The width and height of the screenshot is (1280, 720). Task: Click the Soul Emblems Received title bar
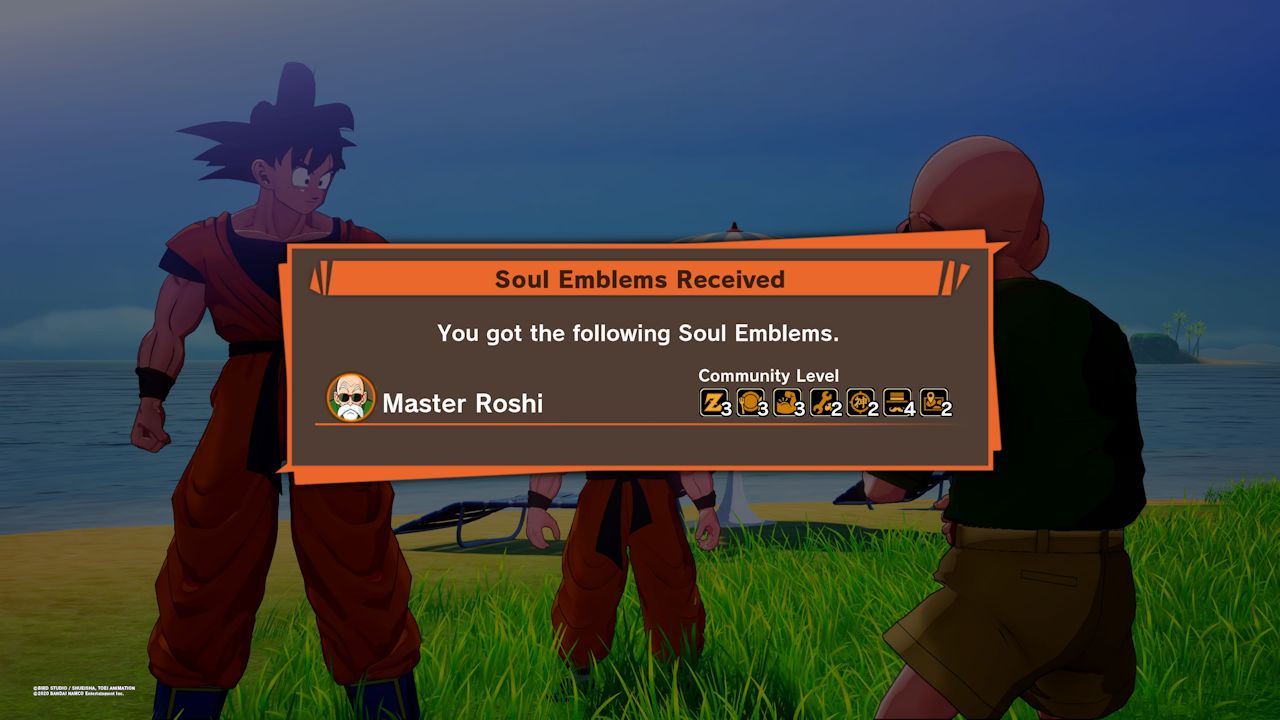(x=639, y=280)
